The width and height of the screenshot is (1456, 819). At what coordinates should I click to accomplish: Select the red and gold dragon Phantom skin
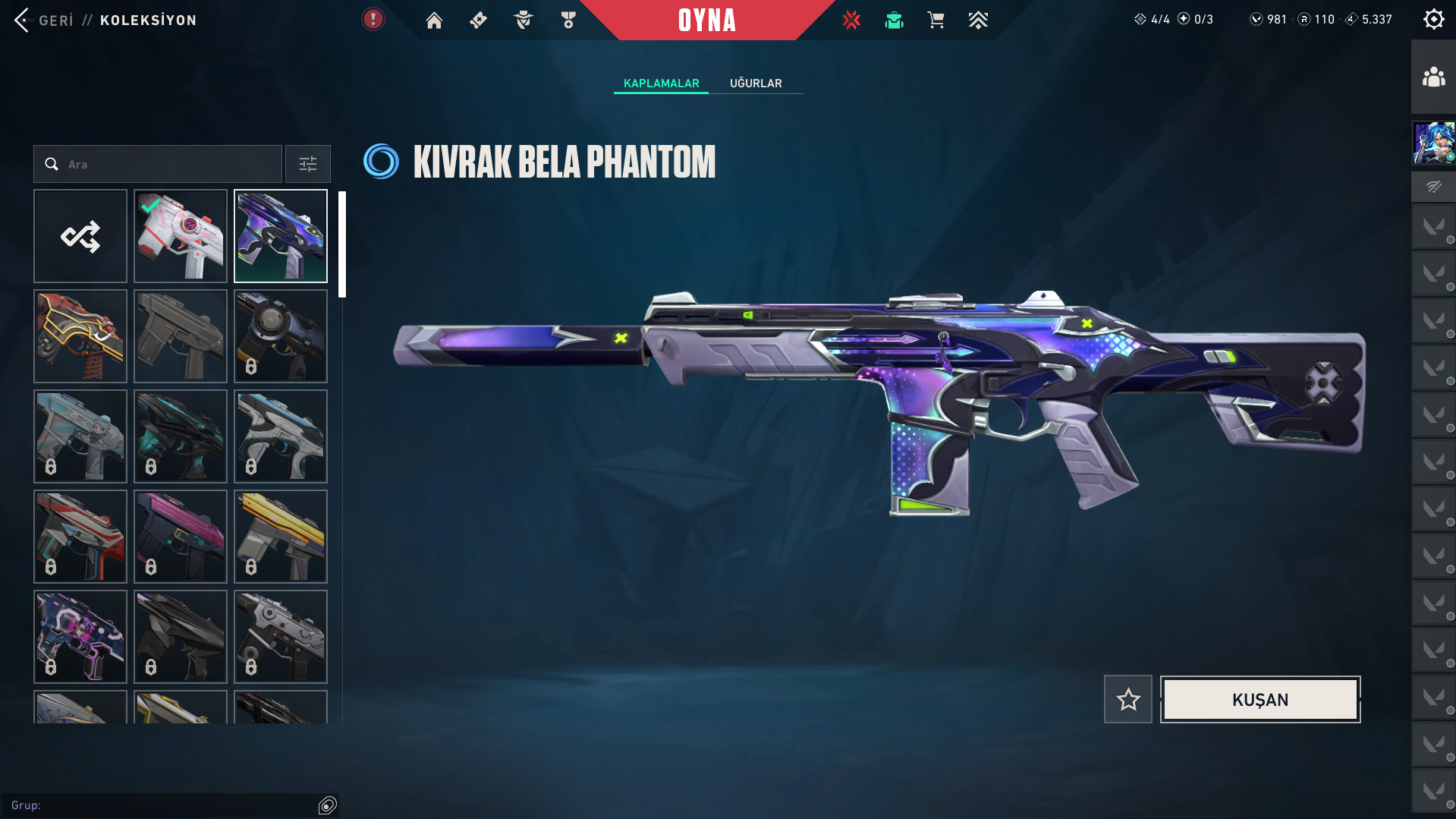pyautogui.click(x=80, y=337)
